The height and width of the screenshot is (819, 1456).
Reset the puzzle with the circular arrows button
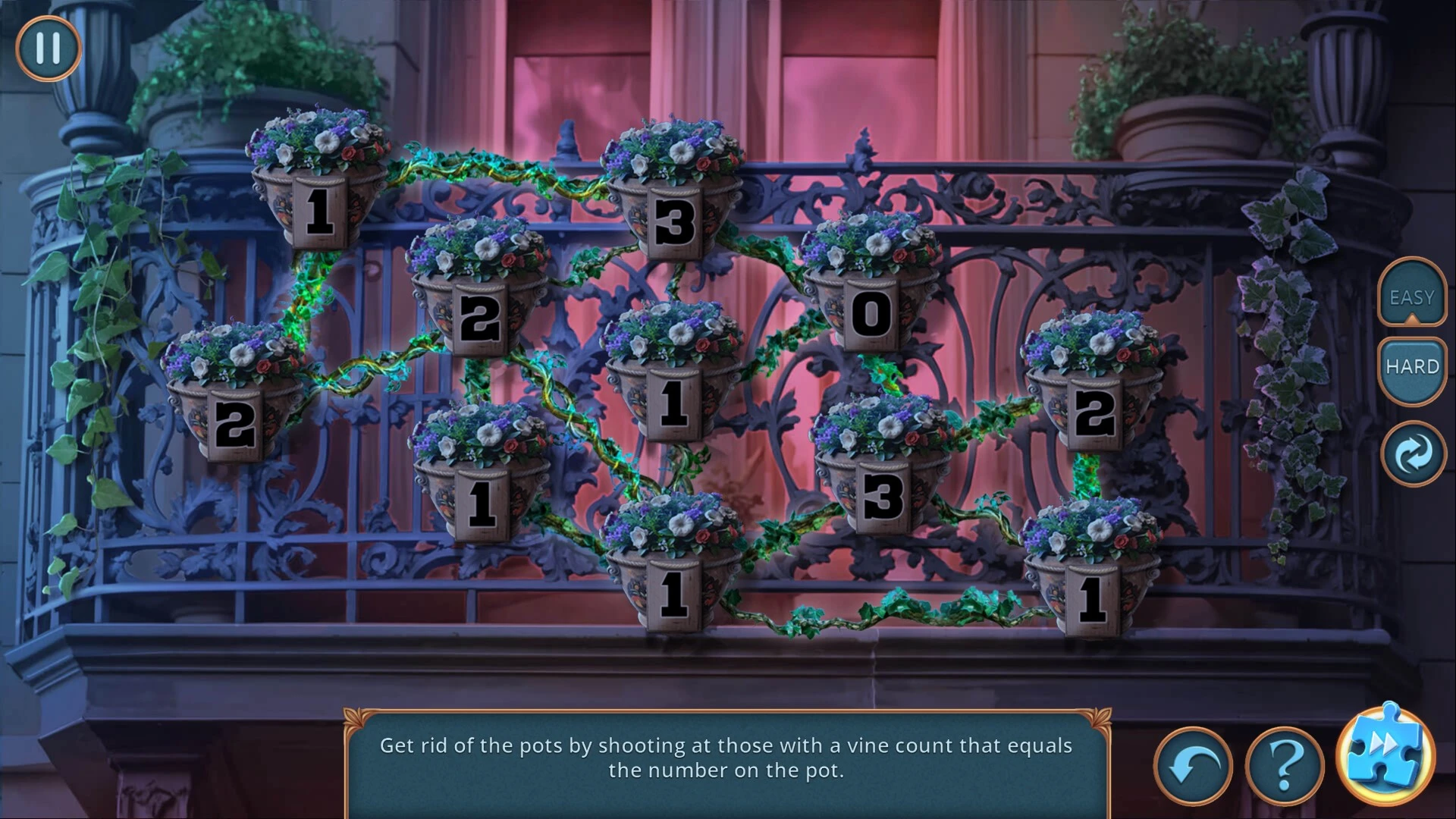[x=1413, y=453]
